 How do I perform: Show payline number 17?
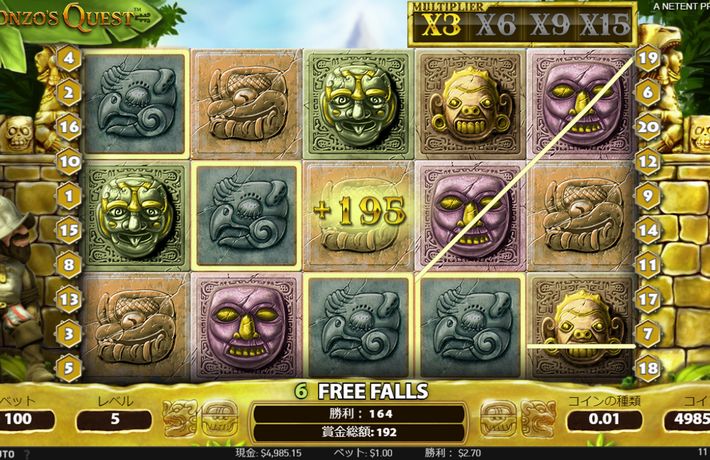[647, 298]
